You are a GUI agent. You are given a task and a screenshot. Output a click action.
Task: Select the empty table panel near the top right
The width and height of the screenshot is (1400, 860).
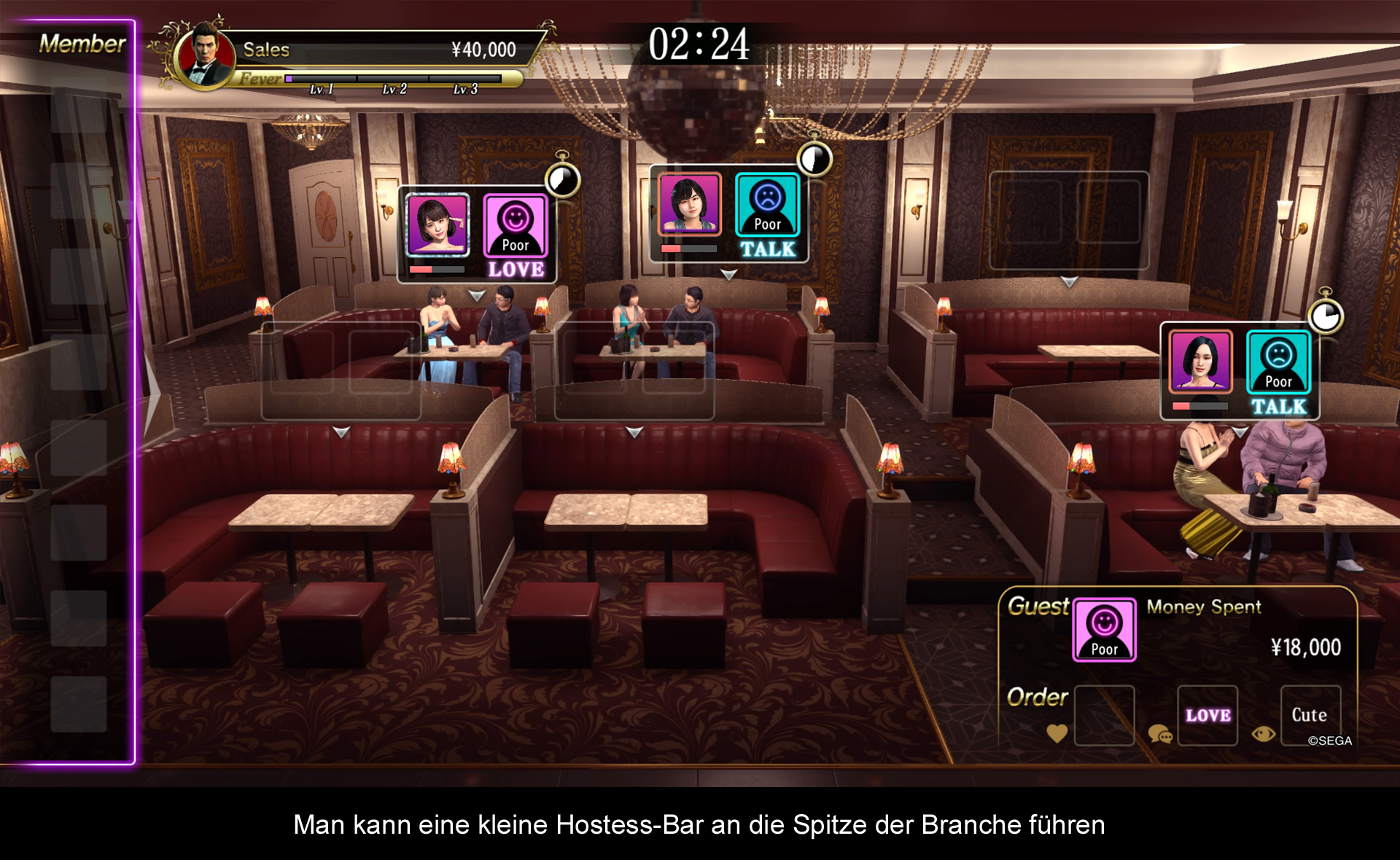click(1068, 219)
